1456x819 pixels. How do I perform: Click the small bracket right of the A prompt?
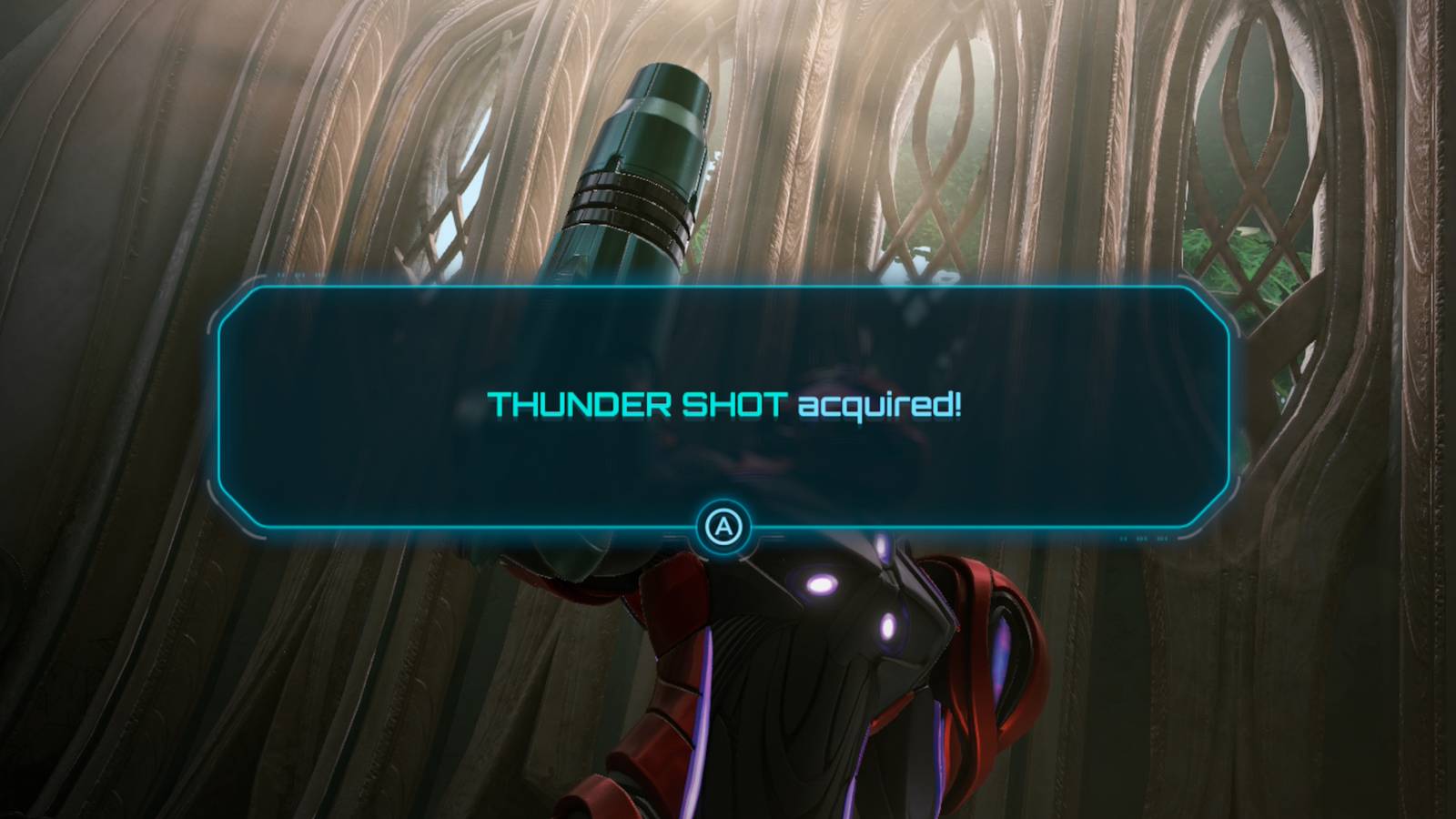772,536
